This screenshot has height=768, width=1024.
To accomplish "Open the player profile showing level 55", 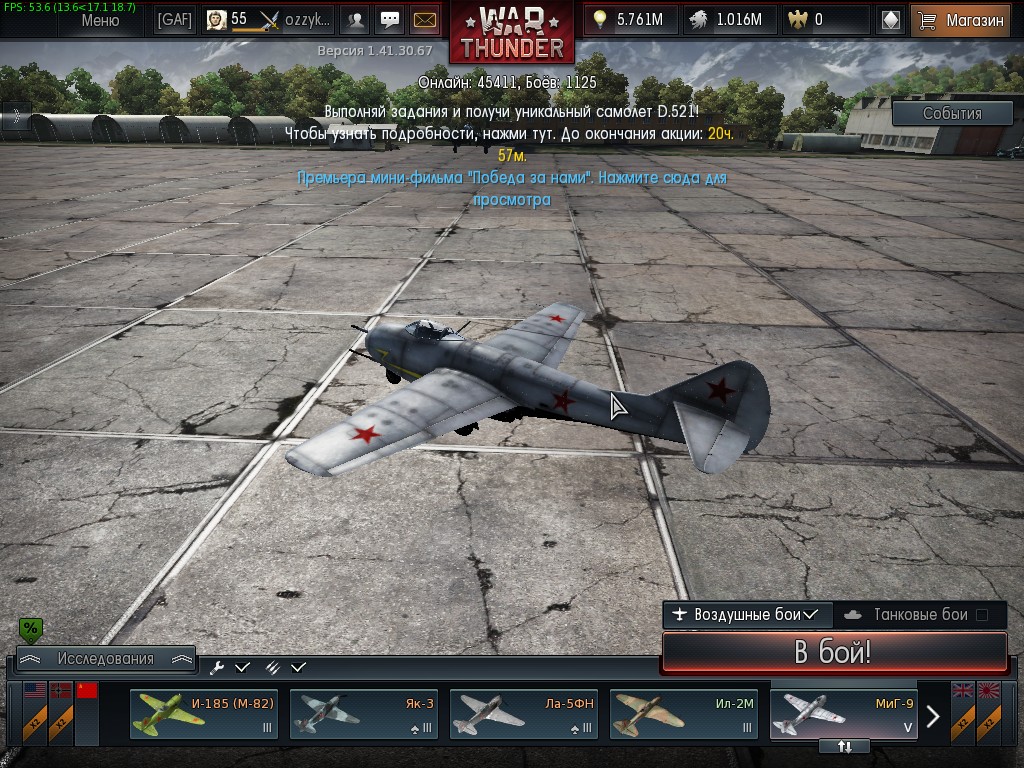I will (x=267, y=20).
